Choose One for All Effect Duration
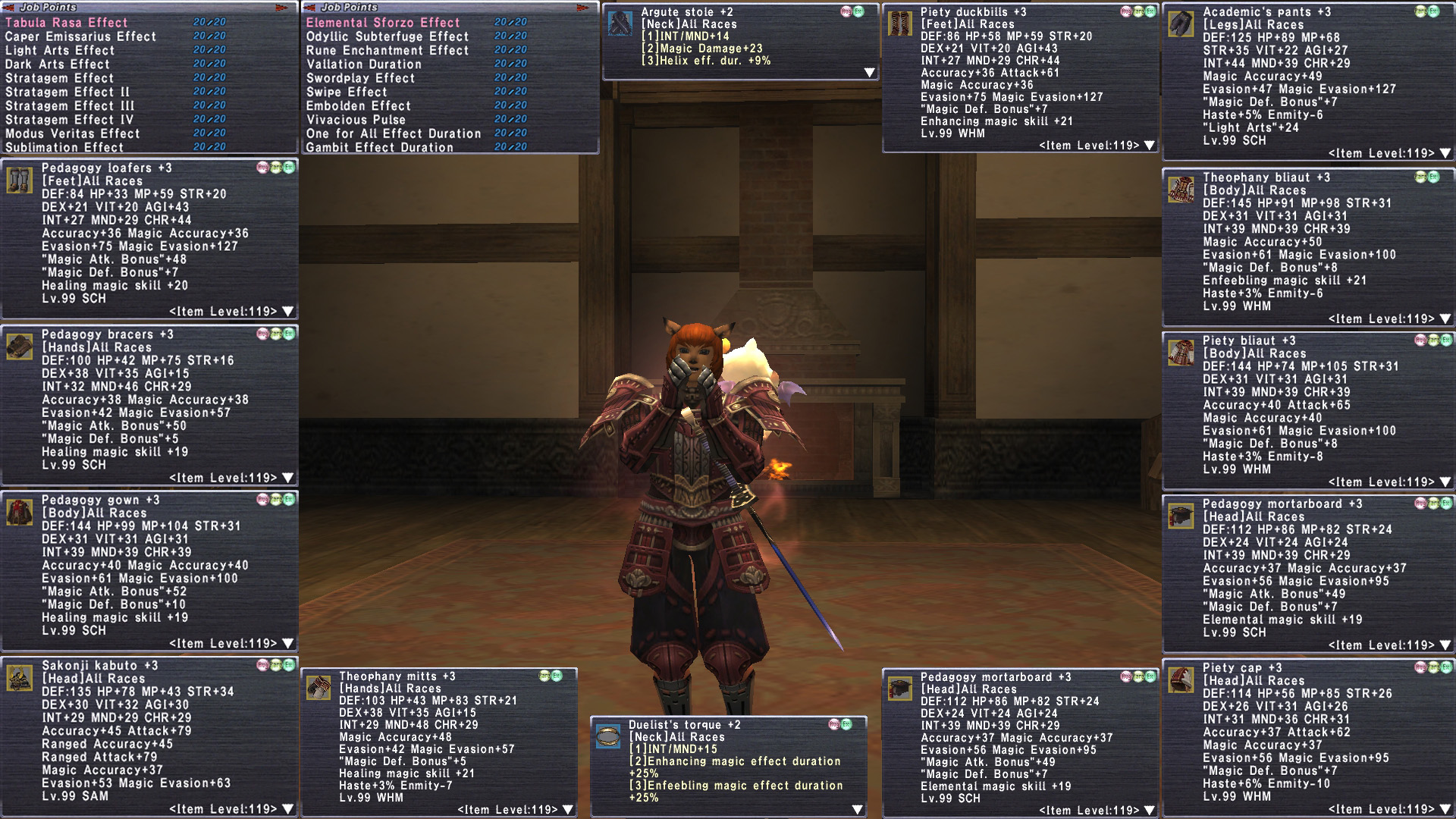This screenshot has height=819, width=1456. point(394,133)
